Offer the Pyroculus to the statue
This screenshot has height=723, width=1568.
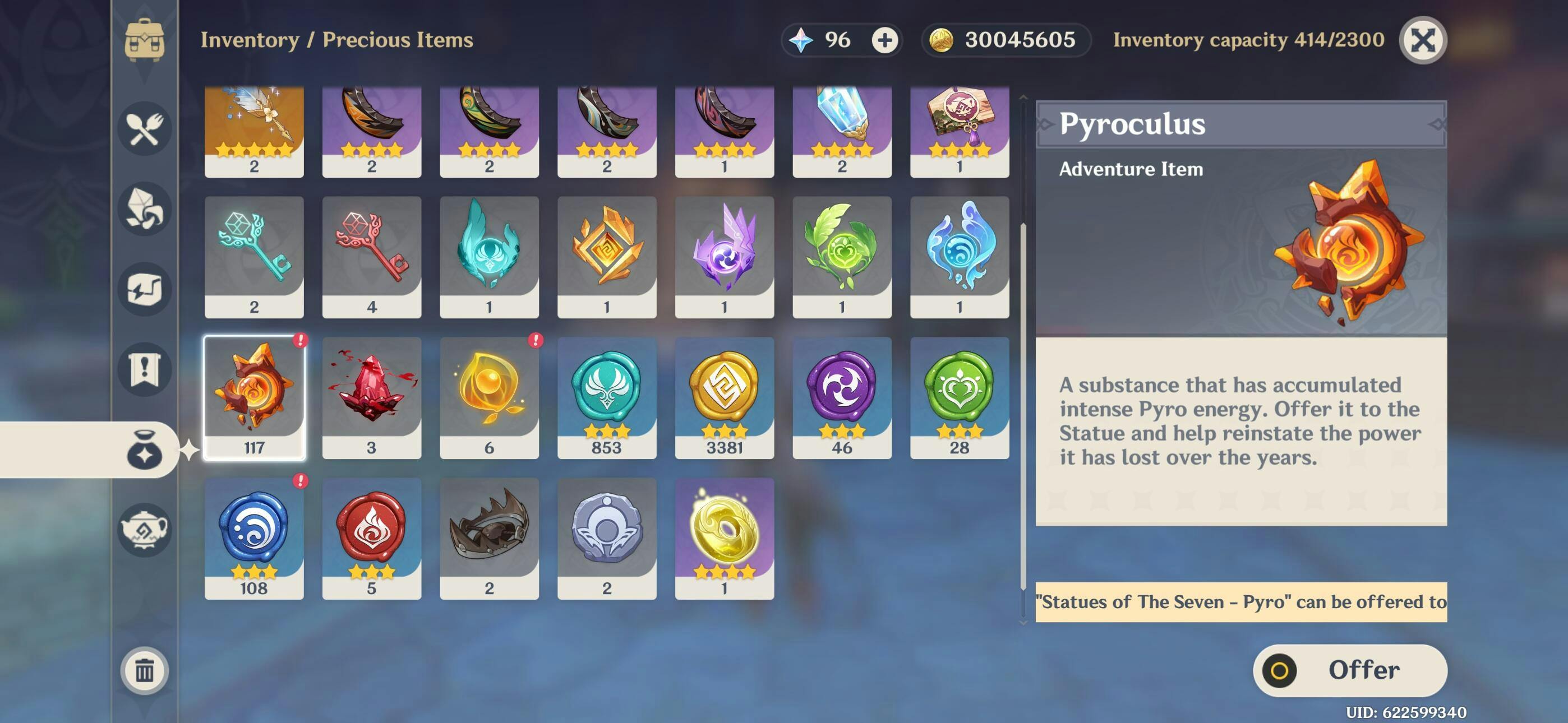tap(1349, 670)
